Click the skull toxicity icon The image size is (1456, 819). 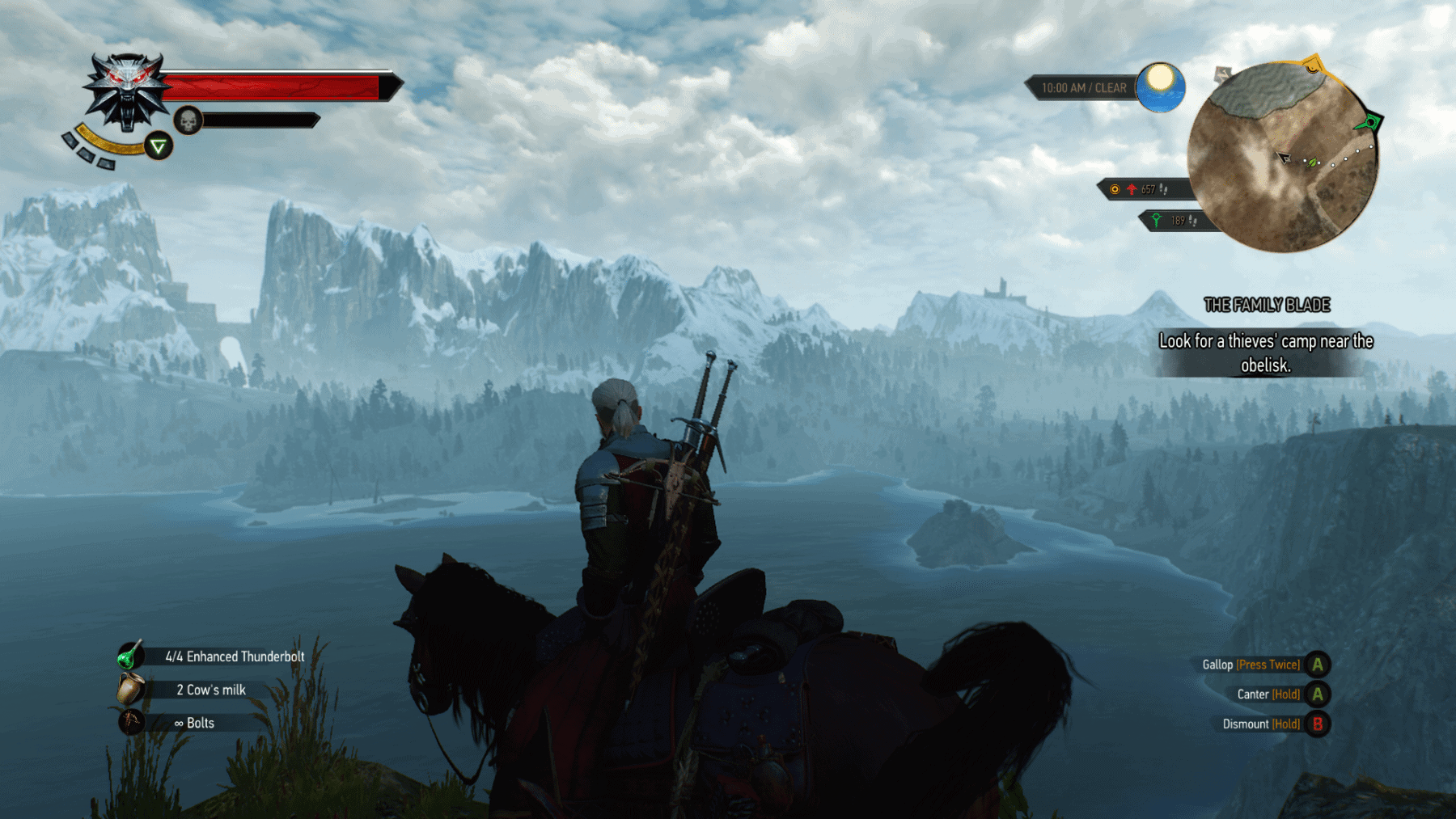point(188,121)
